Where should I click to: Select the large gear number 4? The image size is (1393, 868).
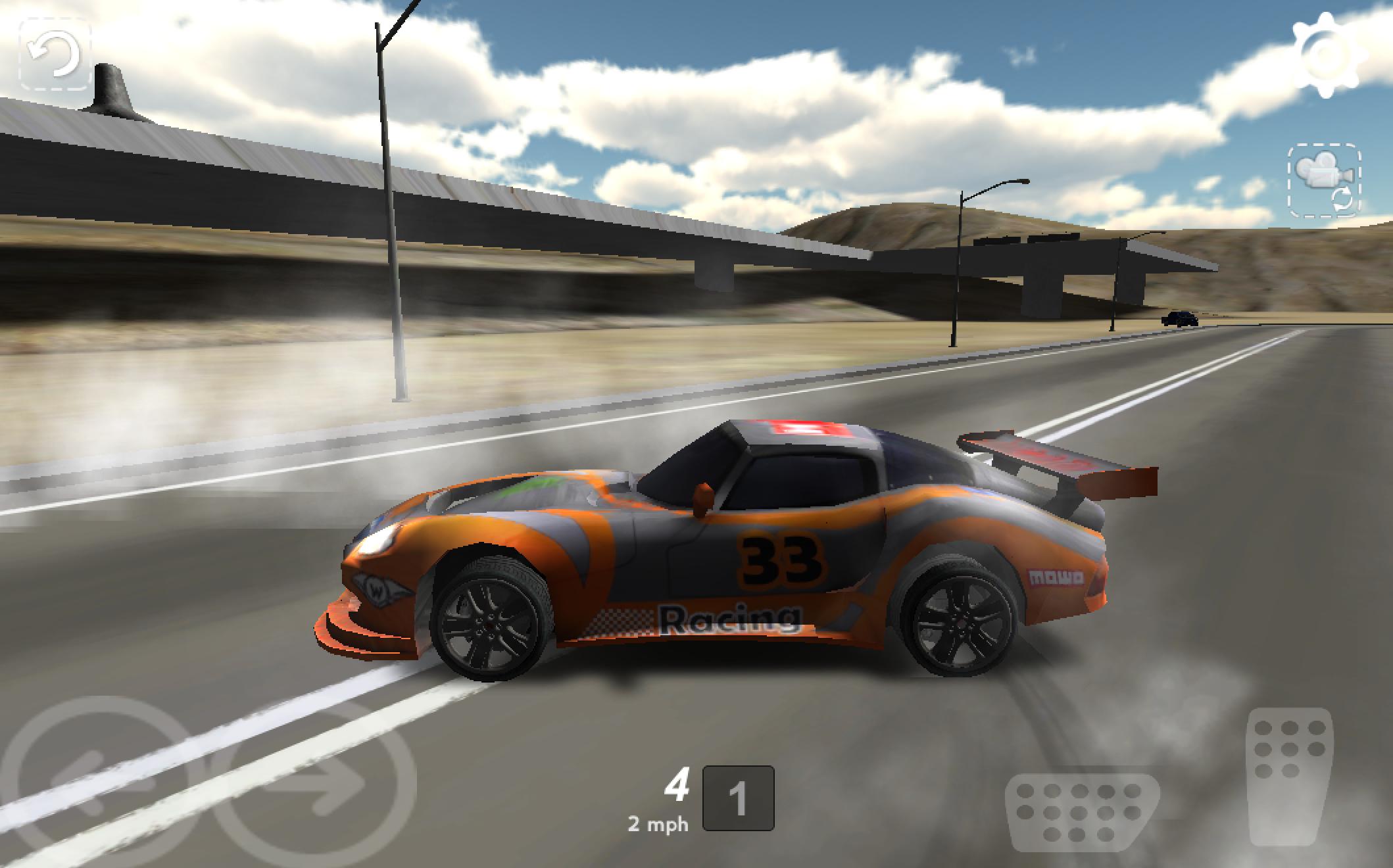coord(677,783)
